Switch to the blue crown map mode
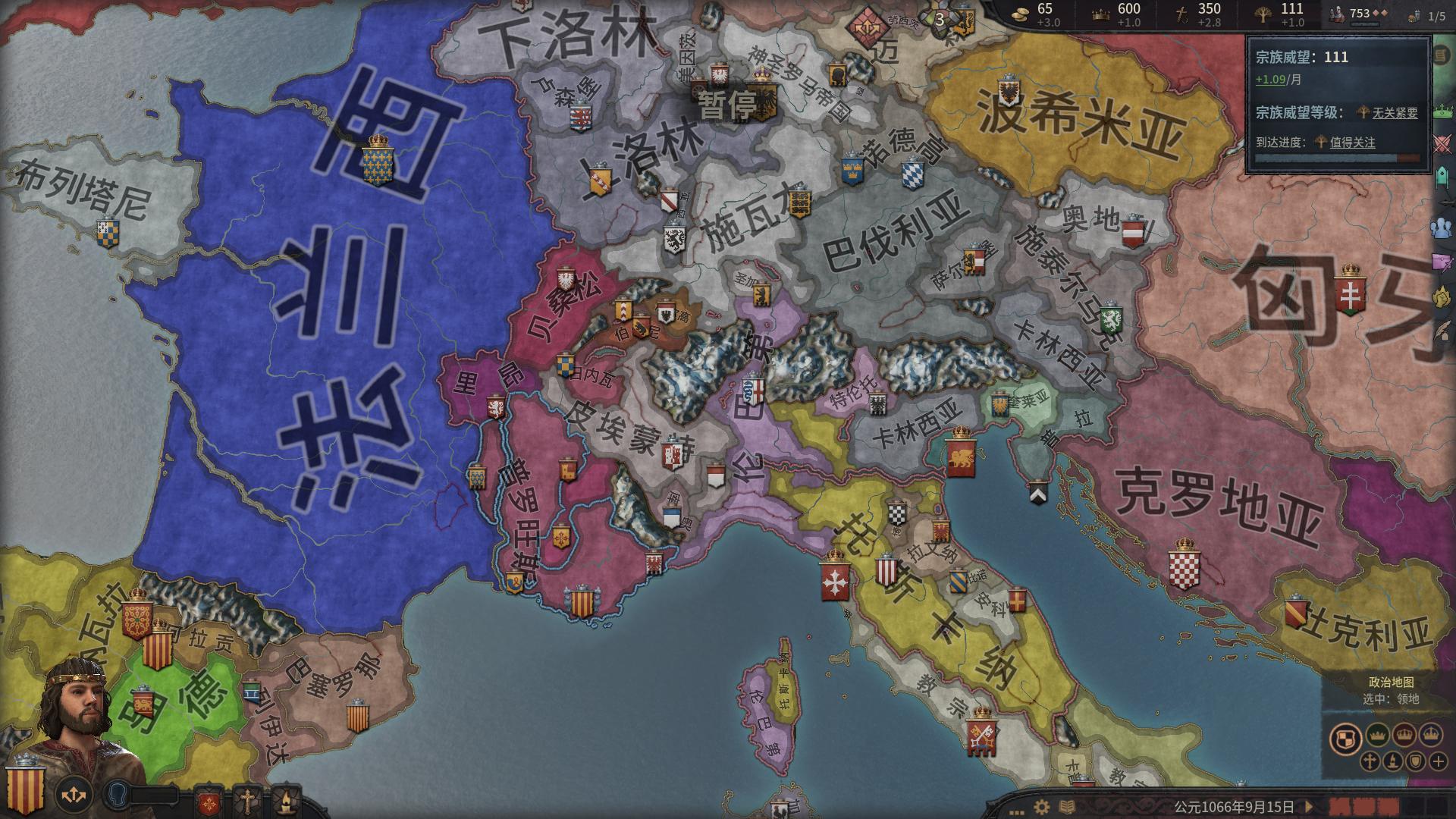 click(1431, 734)
